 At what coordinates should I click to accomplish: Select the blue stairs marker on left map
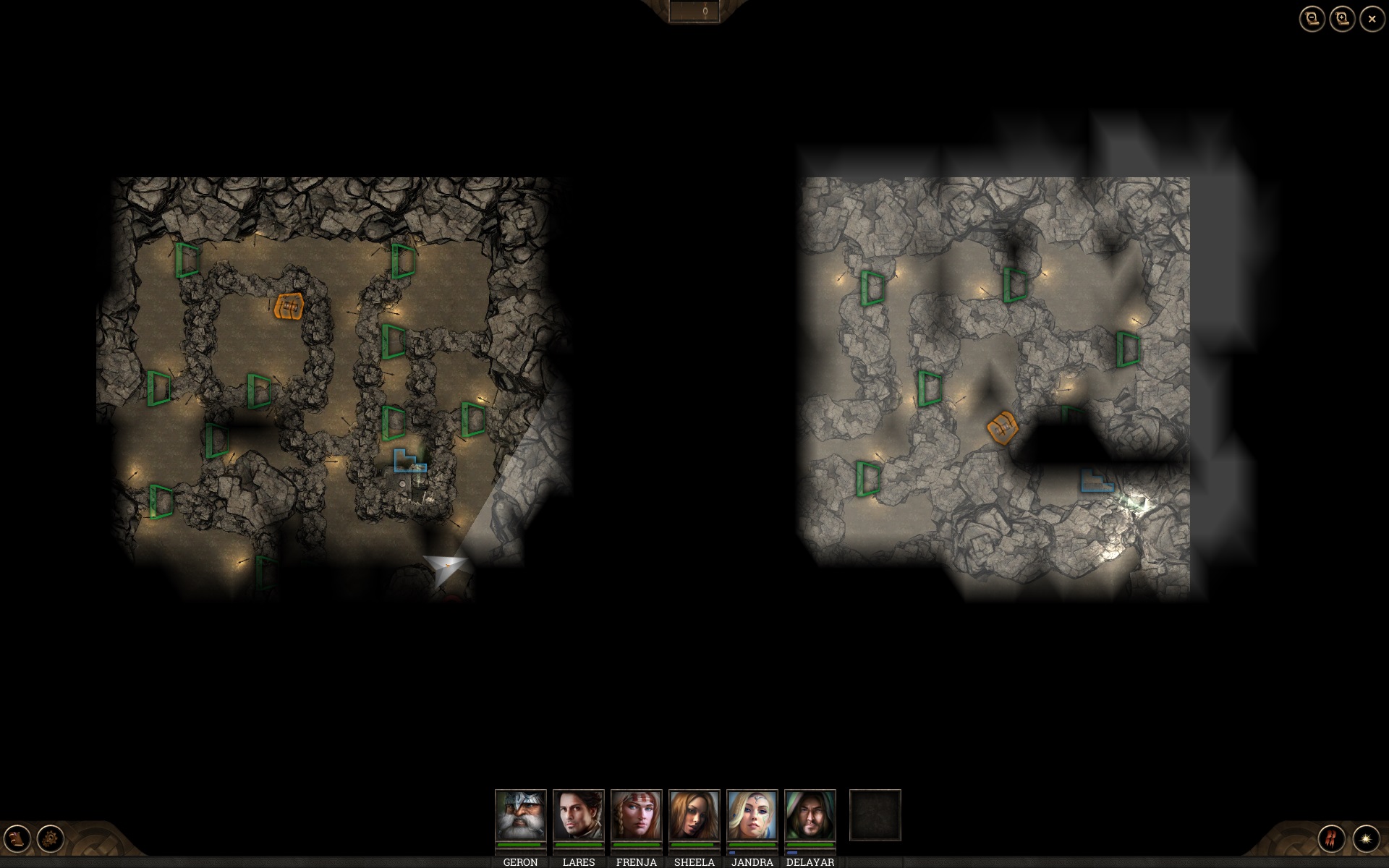coord(409,461)
